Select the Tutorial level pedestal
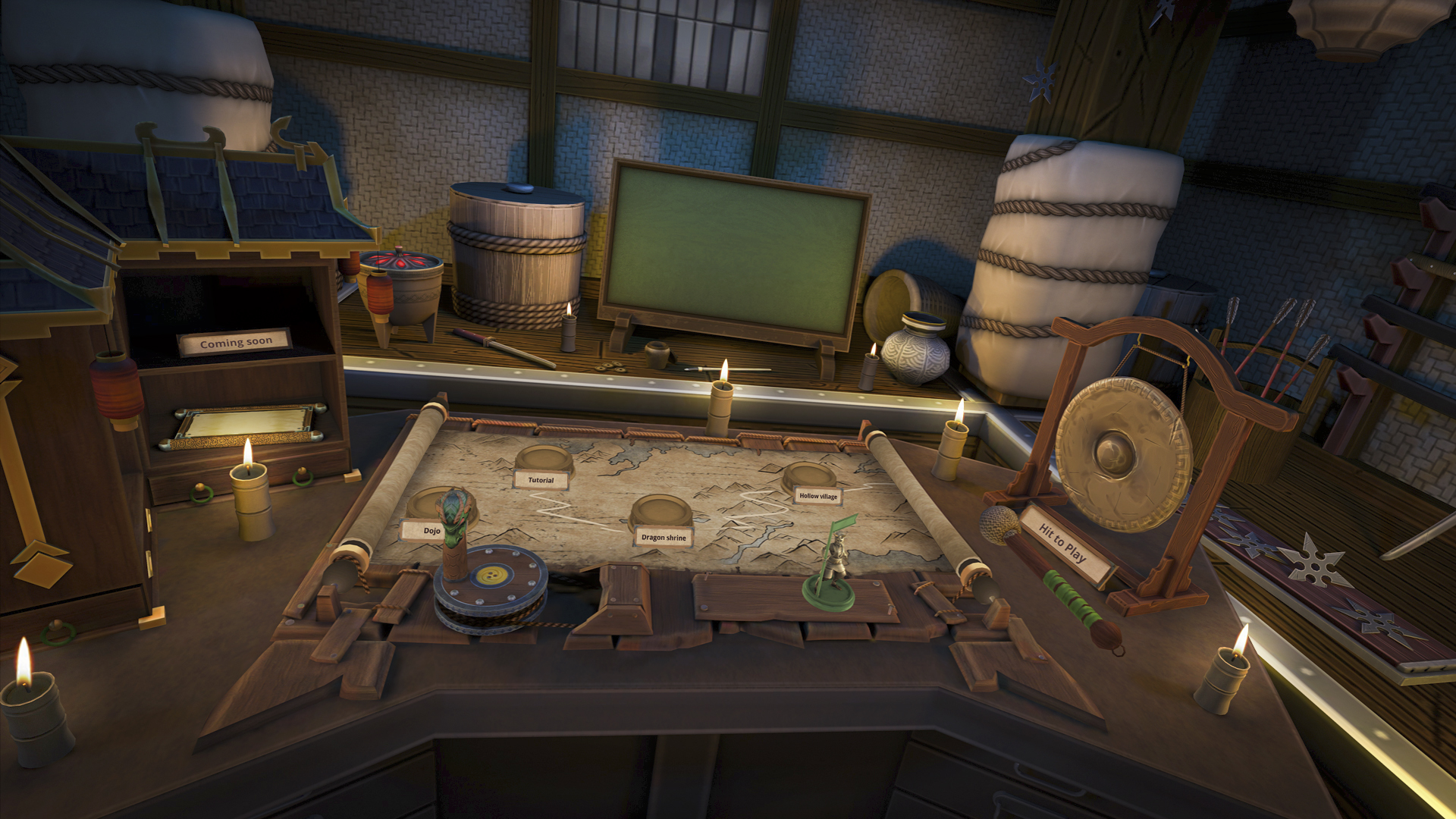The image size is (1456, 819). 544,460
